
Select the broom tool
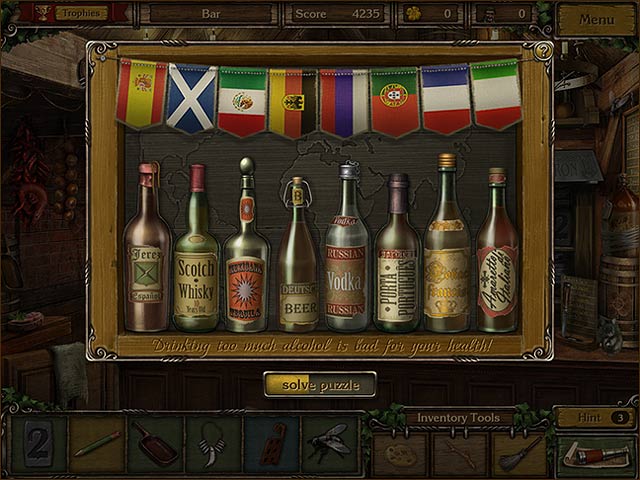point(520,453)
